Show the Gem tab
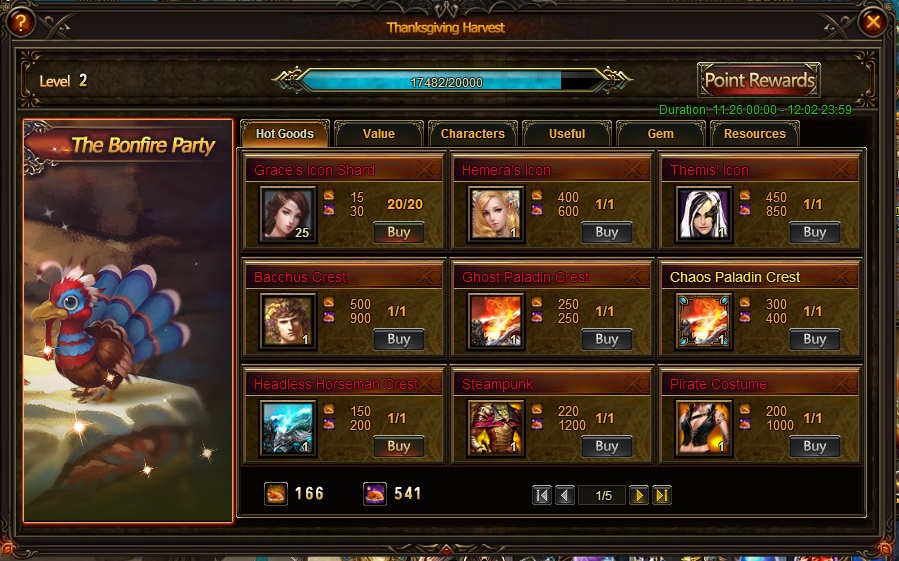Screen dimensions: 899x561 (x=661, y=134)
